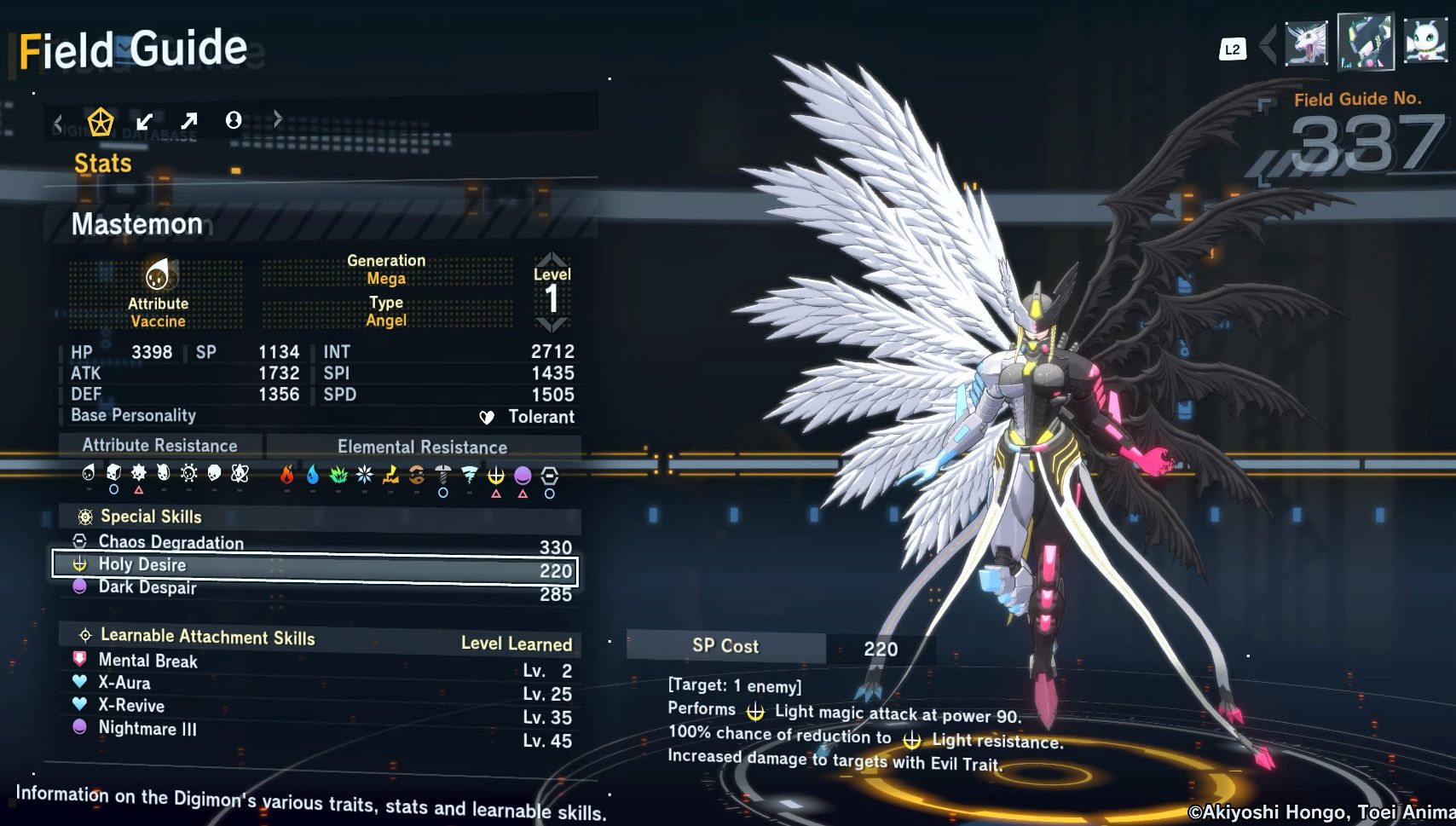View the small white winged Digimon thumbnail
Image resolution: width=1456 pixels, height=826 pixels.
coord(1424,41)
